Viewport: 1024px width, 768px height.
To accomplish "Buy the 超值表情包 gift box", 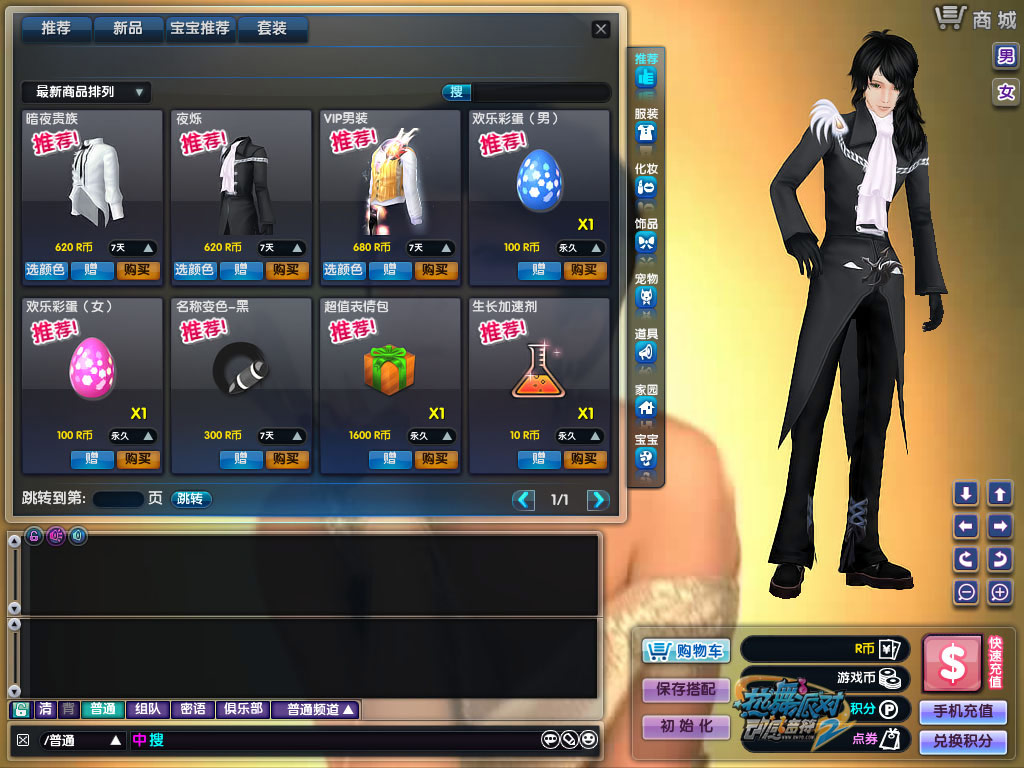I will click(436, 459).
